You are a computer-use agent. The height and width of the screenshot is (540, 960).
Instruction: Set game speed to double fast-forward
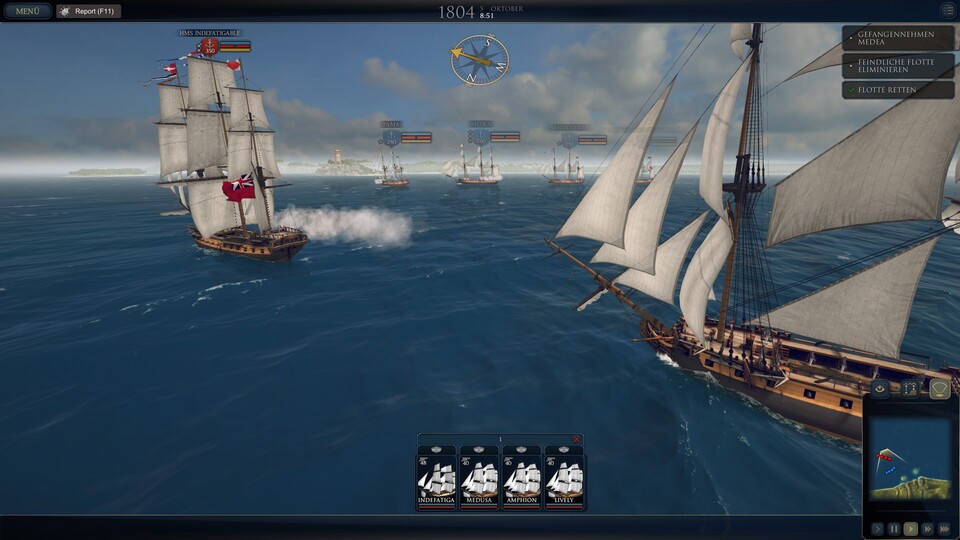928,528
